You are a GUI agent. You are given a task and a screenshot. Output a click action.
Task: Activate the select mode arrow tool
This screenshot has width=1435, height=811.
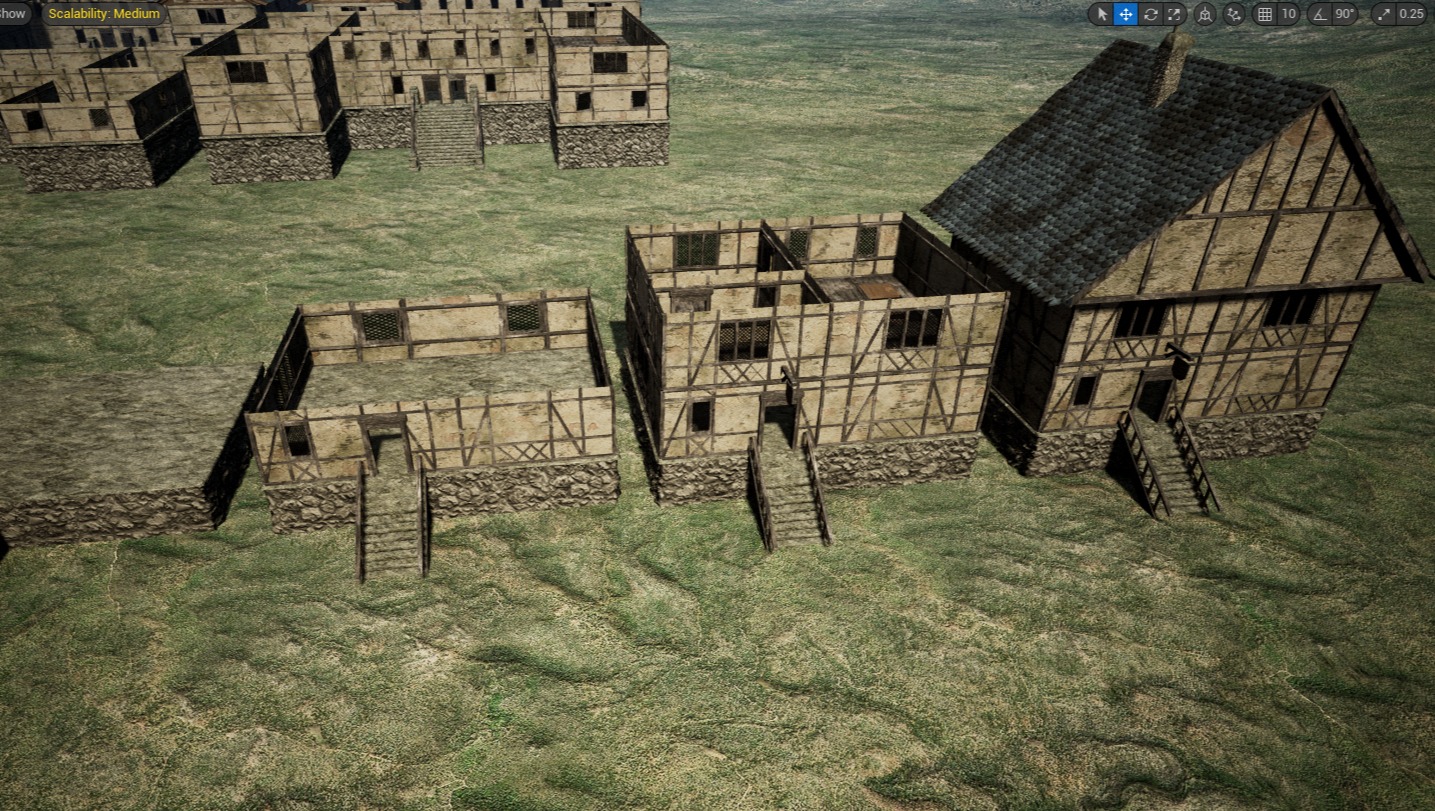pos(1102,14)
